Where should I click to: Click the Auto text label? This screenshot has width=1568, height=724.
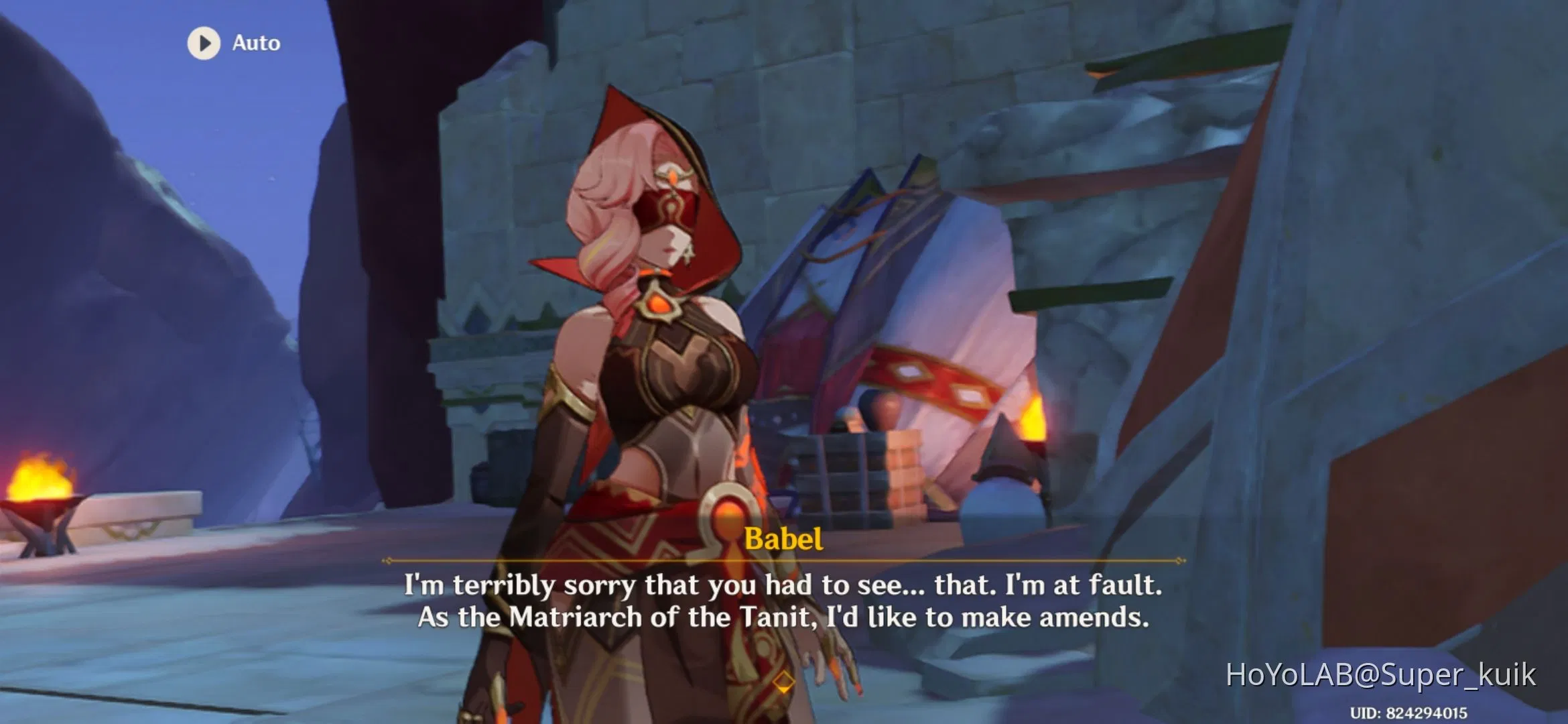click(255, 43)
